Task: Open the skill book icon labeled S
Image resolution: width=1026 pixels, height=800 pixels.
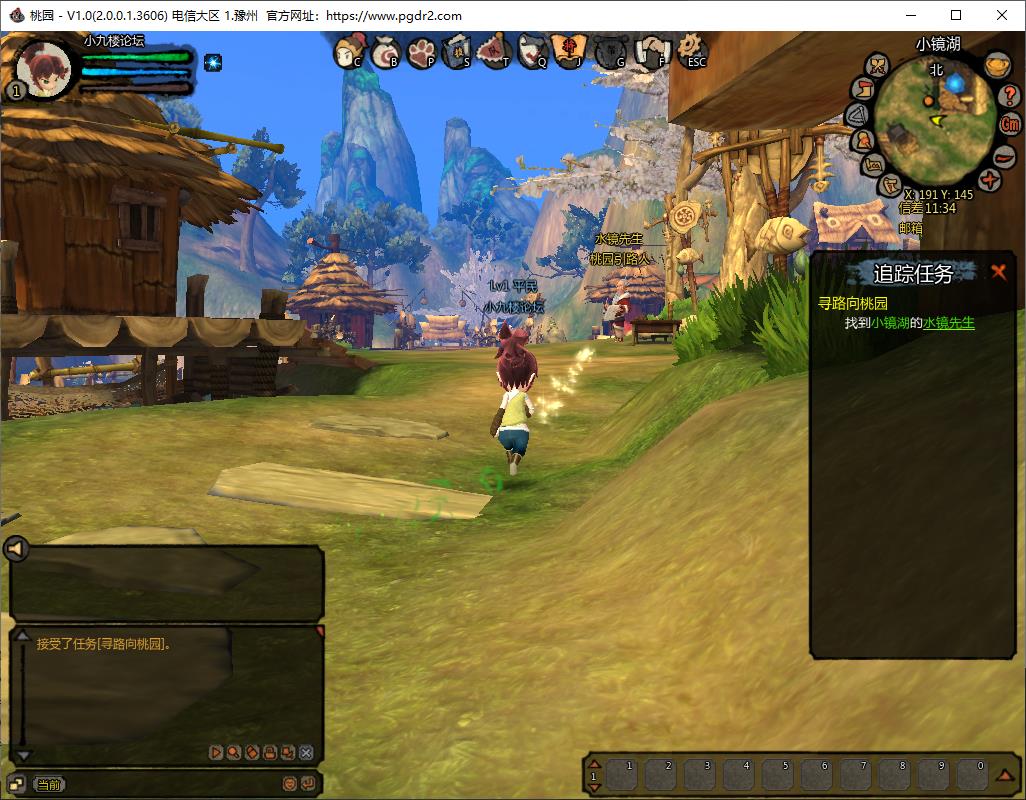Action: pos(457,50)
